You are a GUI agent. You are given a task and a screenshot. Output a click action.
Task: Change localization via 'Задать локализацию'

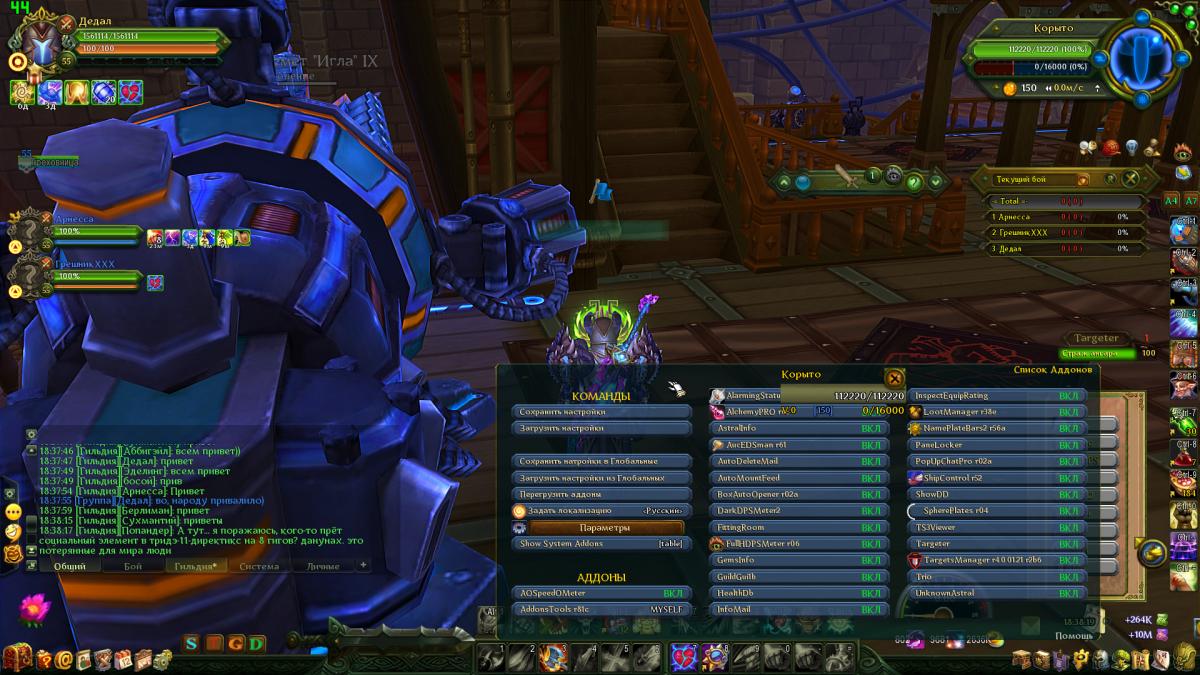pyautogui.click(x=601, y=511)
